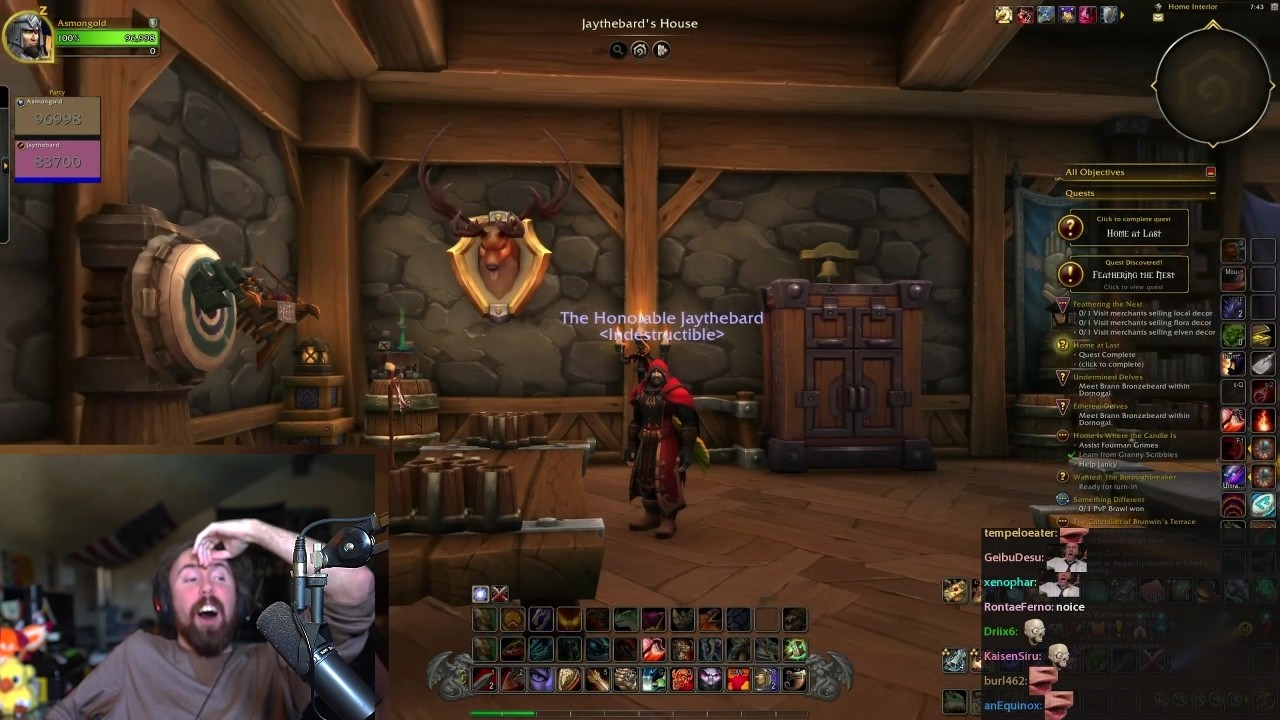This screenshot has width=1280, height=720.
Task: Click the magnifying glass icon below the zone name
Action: point(618,49)
